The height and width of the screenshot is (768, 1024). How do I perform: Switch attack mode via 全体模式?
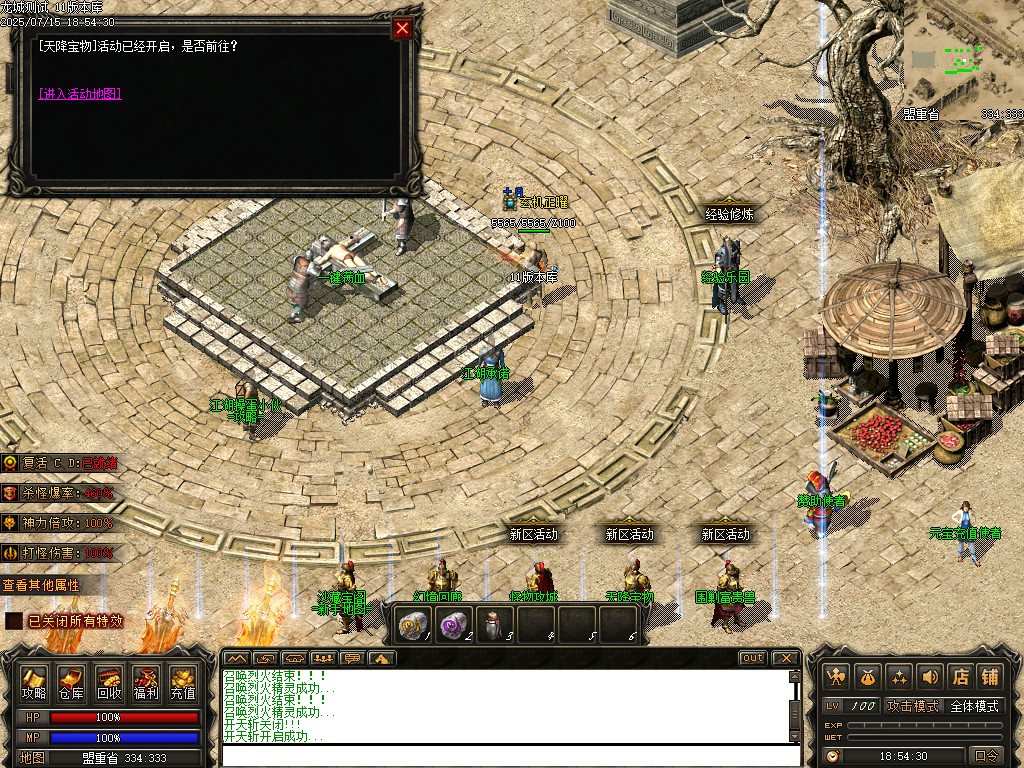click(x=974, y=706)
